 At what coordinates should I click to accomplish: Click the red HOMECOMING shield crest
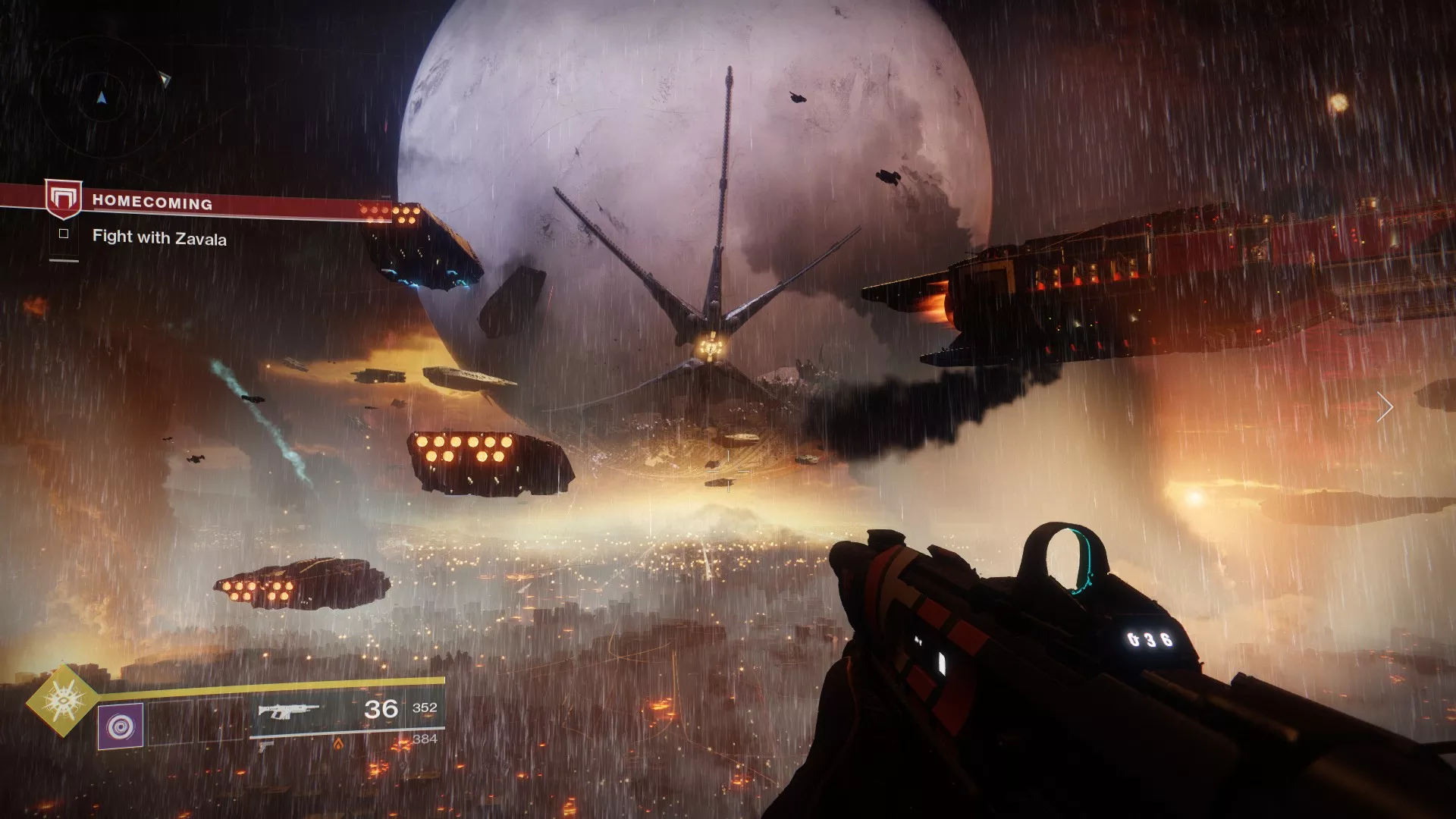pos(64,199)
